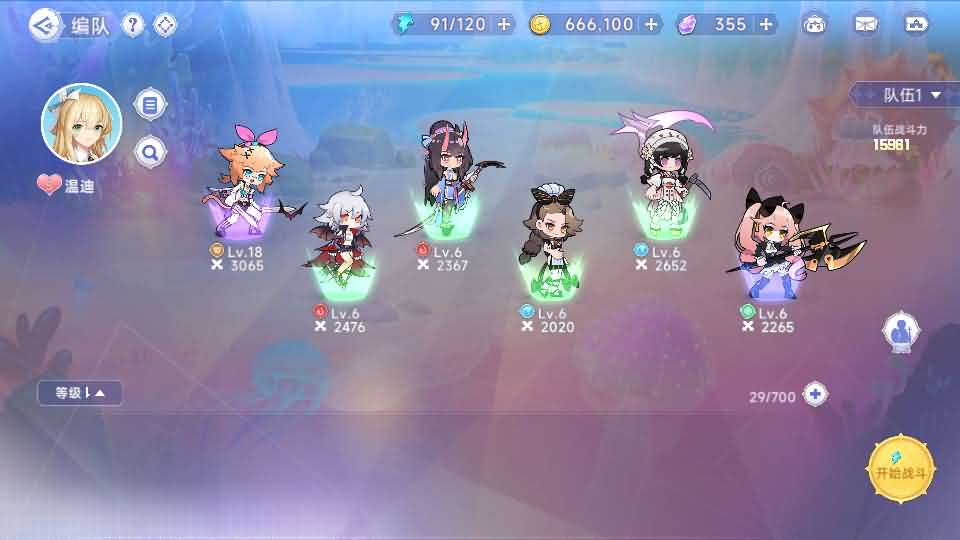
Task: Click the magnifier search icon
Action: coord(150,152)
